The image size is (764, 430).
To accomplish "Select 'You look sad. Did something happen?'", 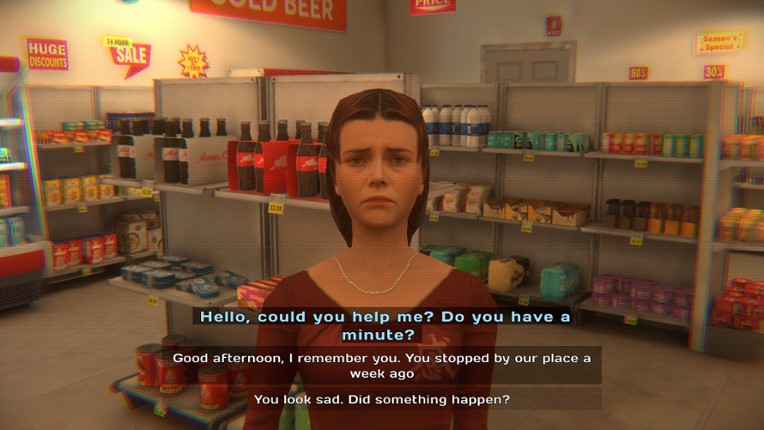I will pos(384,399).
